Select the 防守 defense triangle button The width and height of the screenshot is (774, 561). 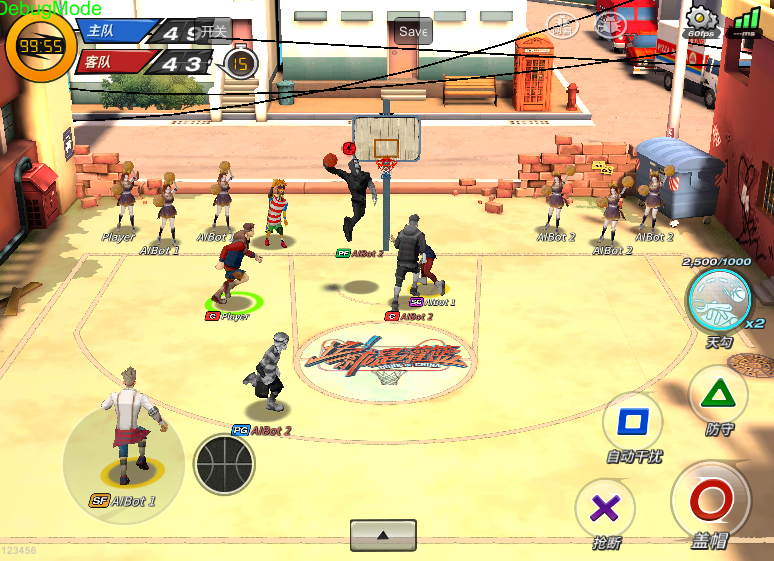coord(718,393)
